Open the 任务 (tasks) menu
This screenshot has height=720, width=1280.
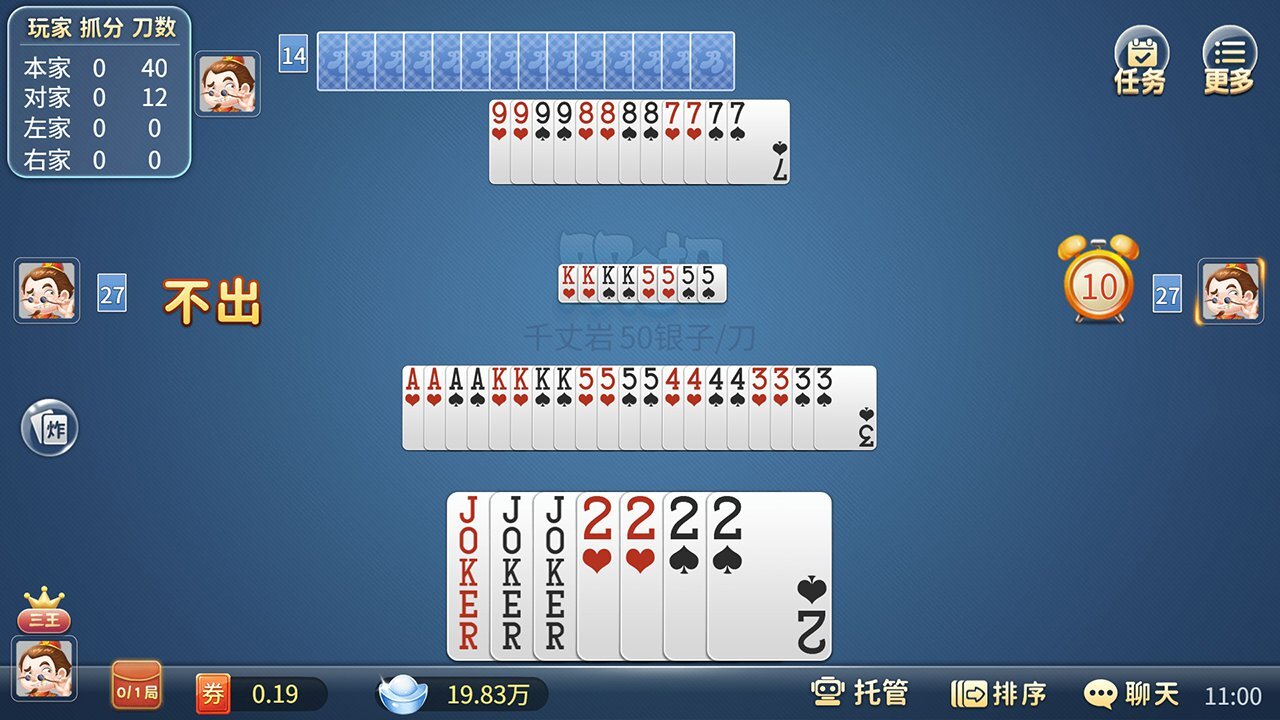pos(1140,62)
